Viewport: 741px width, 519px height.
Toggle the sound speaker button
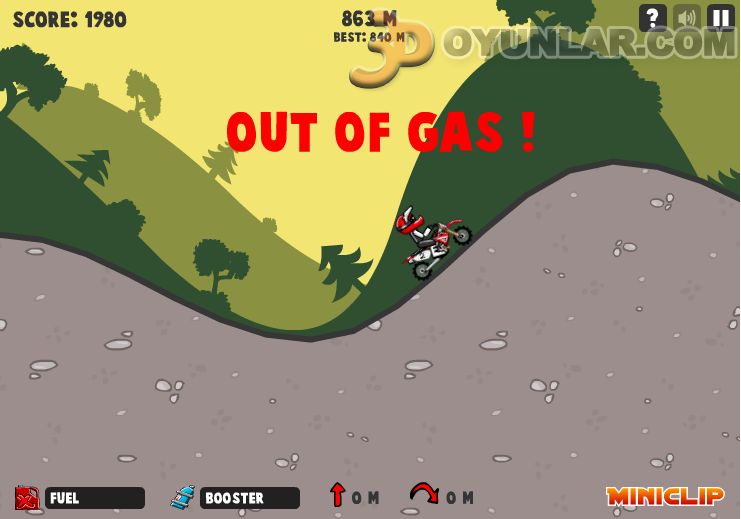(687, 18)
